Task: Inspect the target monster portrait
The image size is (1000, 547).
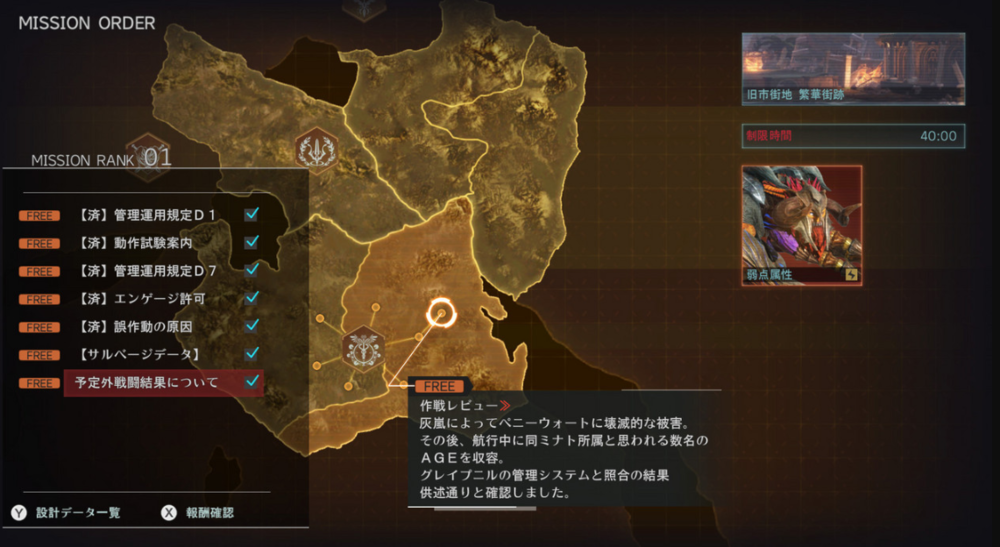Action: point(801,225)
